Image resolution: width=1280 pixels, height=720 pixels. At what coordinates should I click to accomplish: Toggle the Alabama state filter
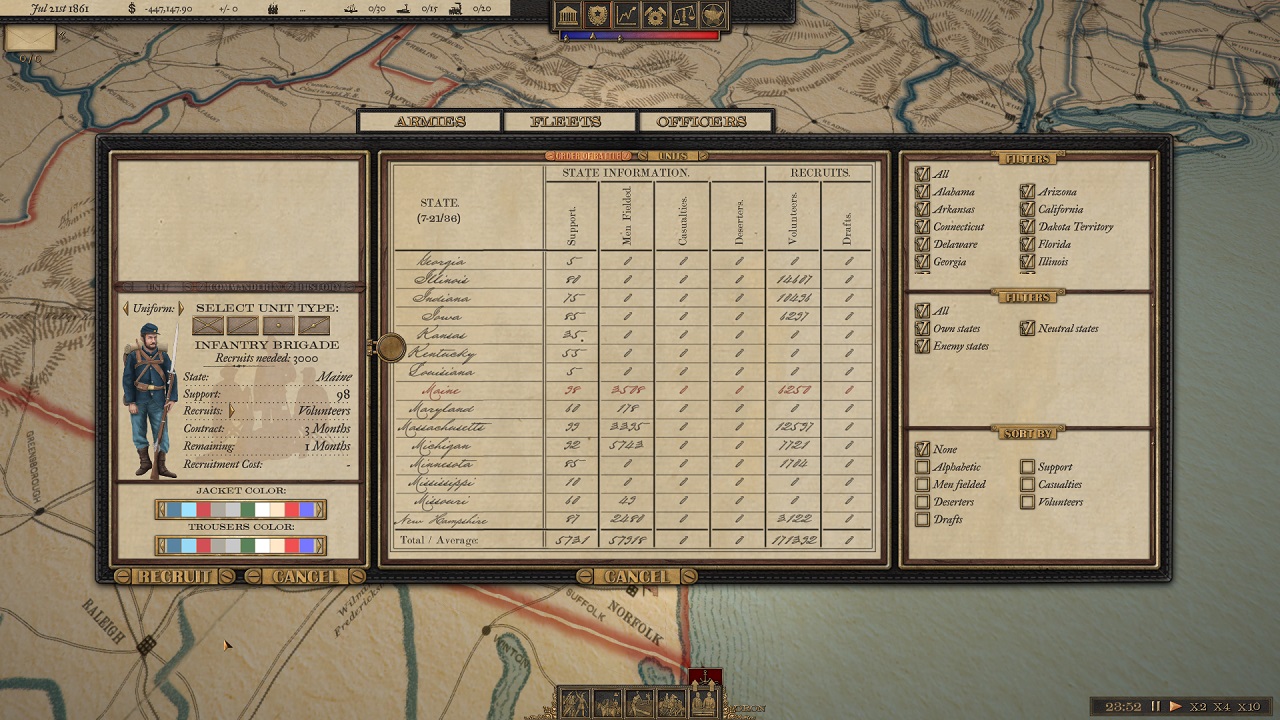[923, 192]
